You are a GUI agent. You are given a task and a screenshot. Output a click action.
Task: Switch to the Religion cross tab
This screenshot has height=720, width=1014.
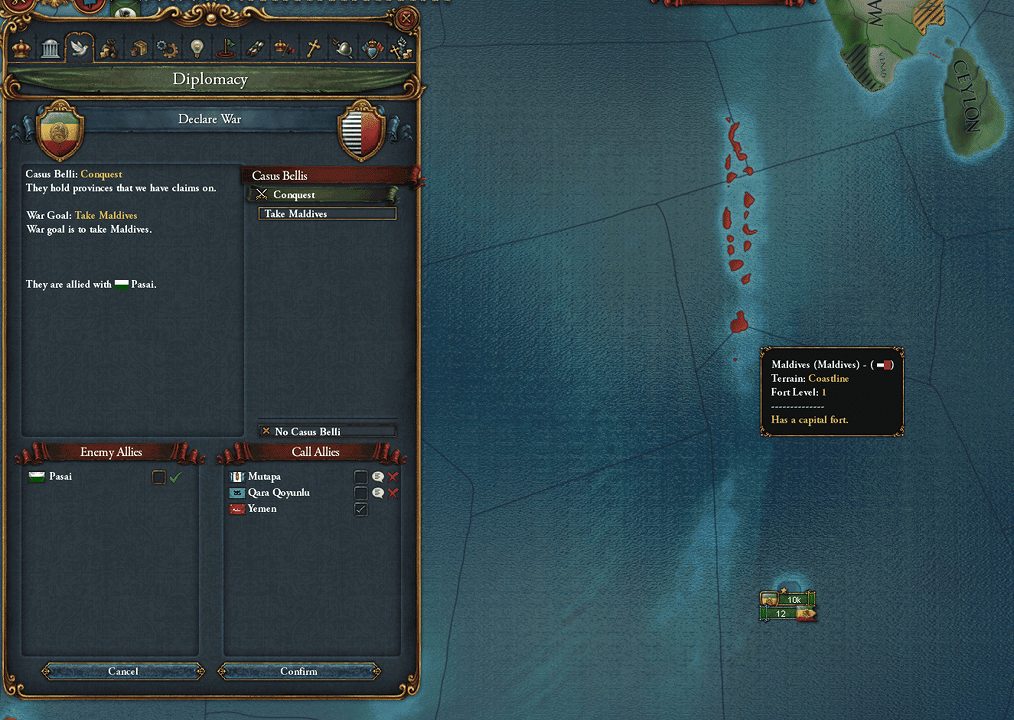[313, 47]
